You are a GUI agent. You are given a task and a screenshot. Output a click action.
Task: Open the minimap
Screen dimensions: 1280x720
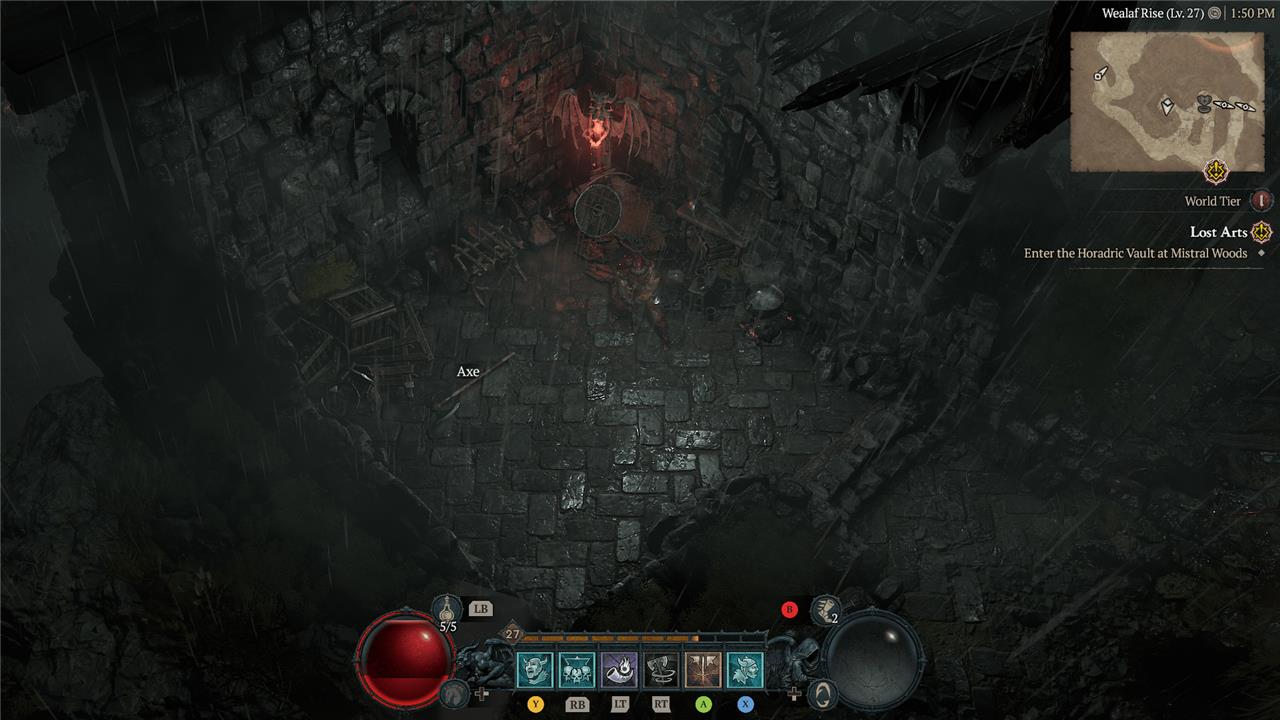pos(1166,100)
